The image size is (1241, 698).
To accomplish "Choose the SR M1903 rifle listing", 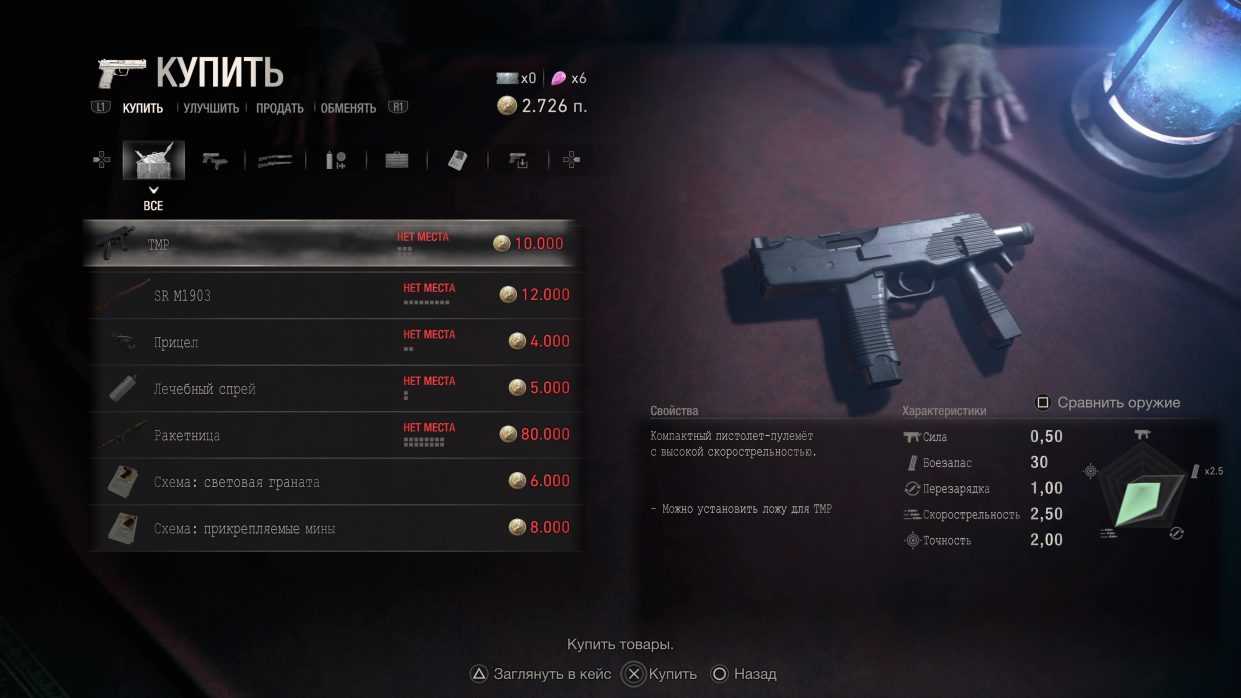I will click(330, 295).
